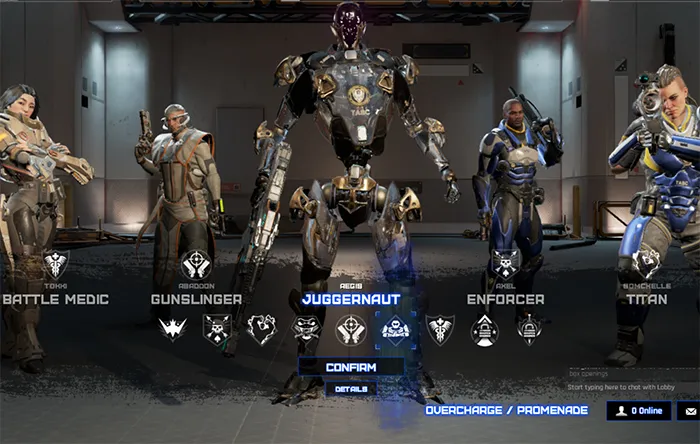Focus the Lobby chat input field

[x=632, y=387]
